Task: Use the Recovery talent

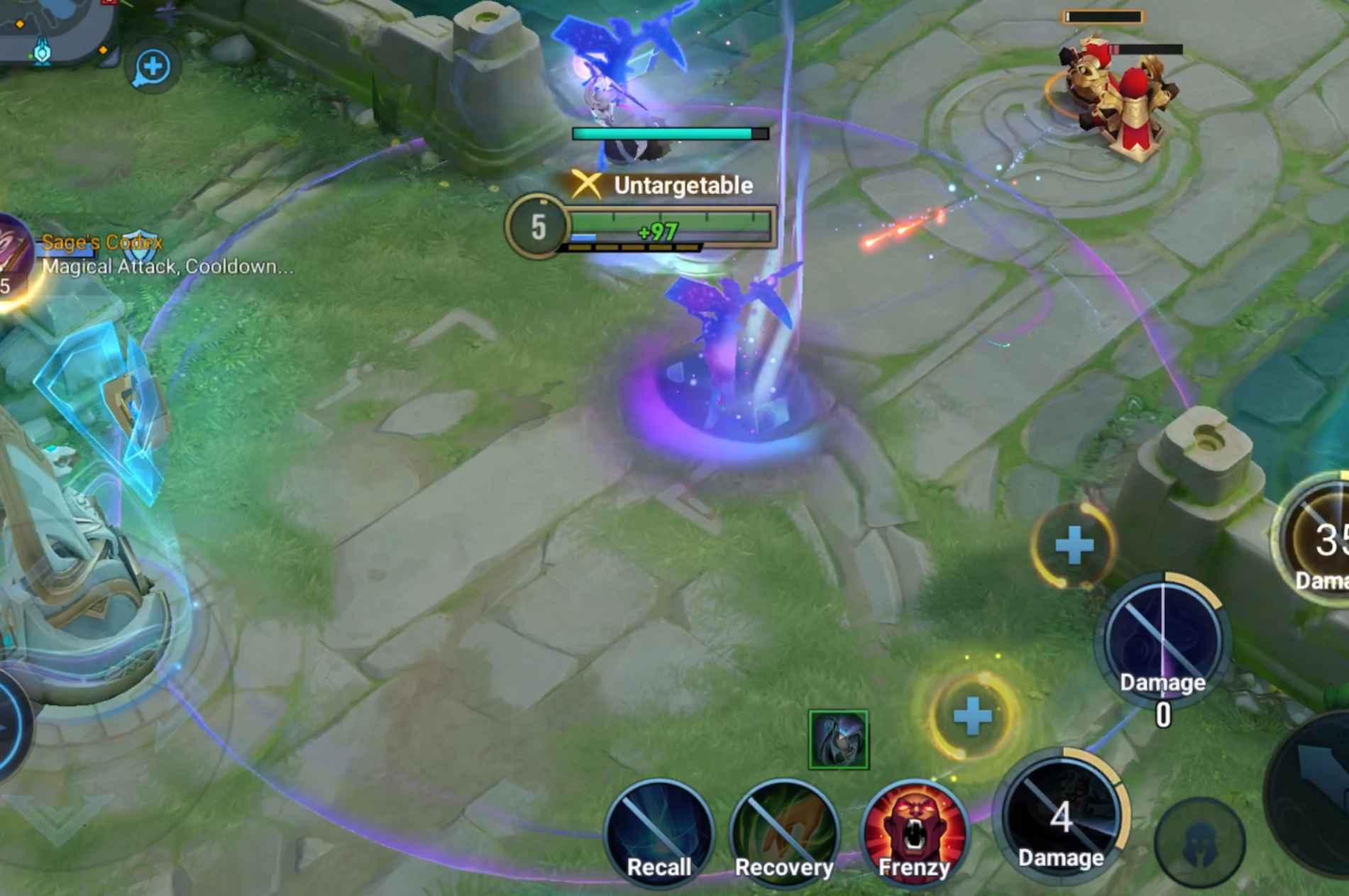Action: (x=784, y=832)
